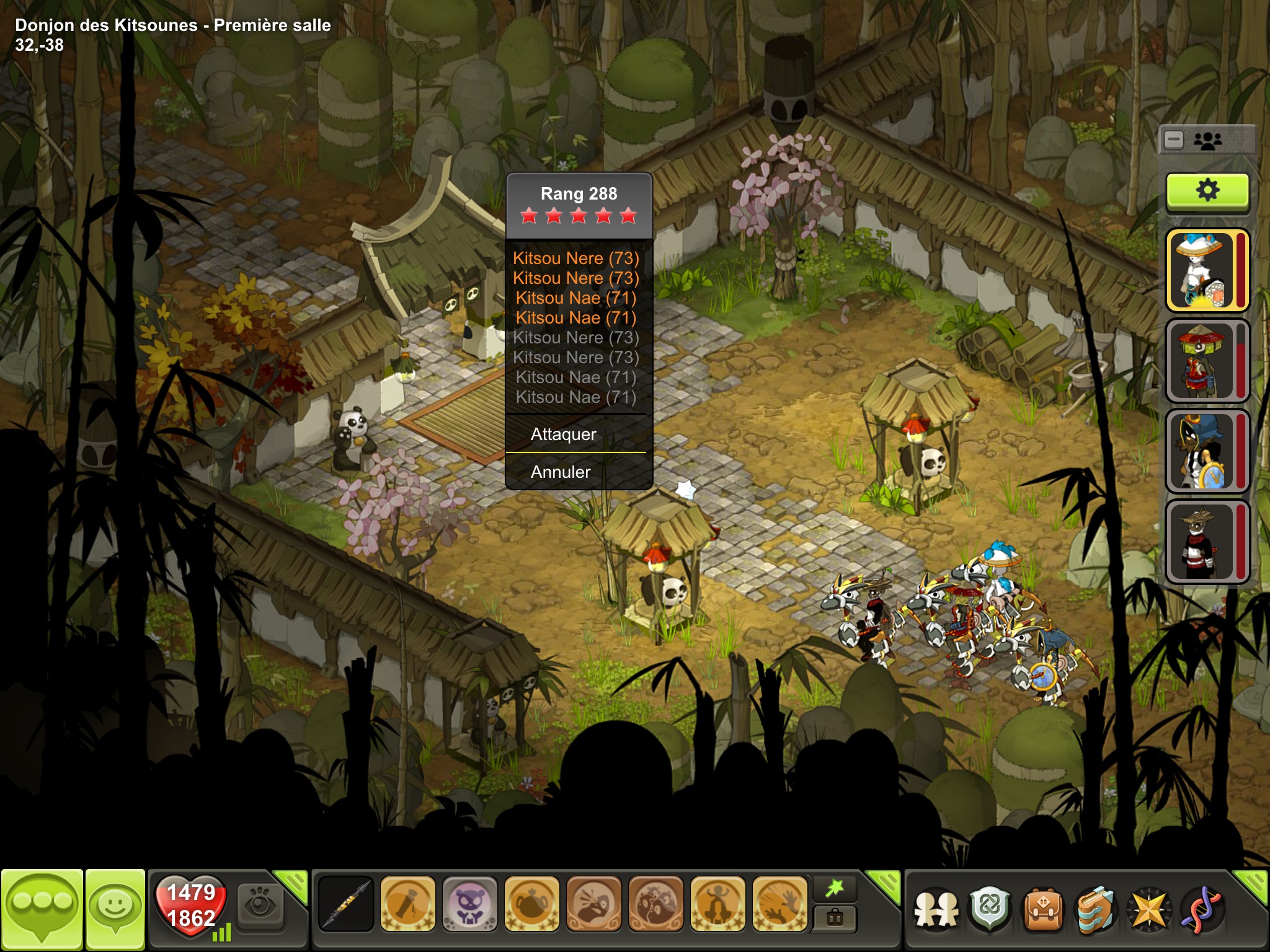Screen dimensions: 1270x952
Task: Open the compass star map icon
Action: [x=1148, y=910]
